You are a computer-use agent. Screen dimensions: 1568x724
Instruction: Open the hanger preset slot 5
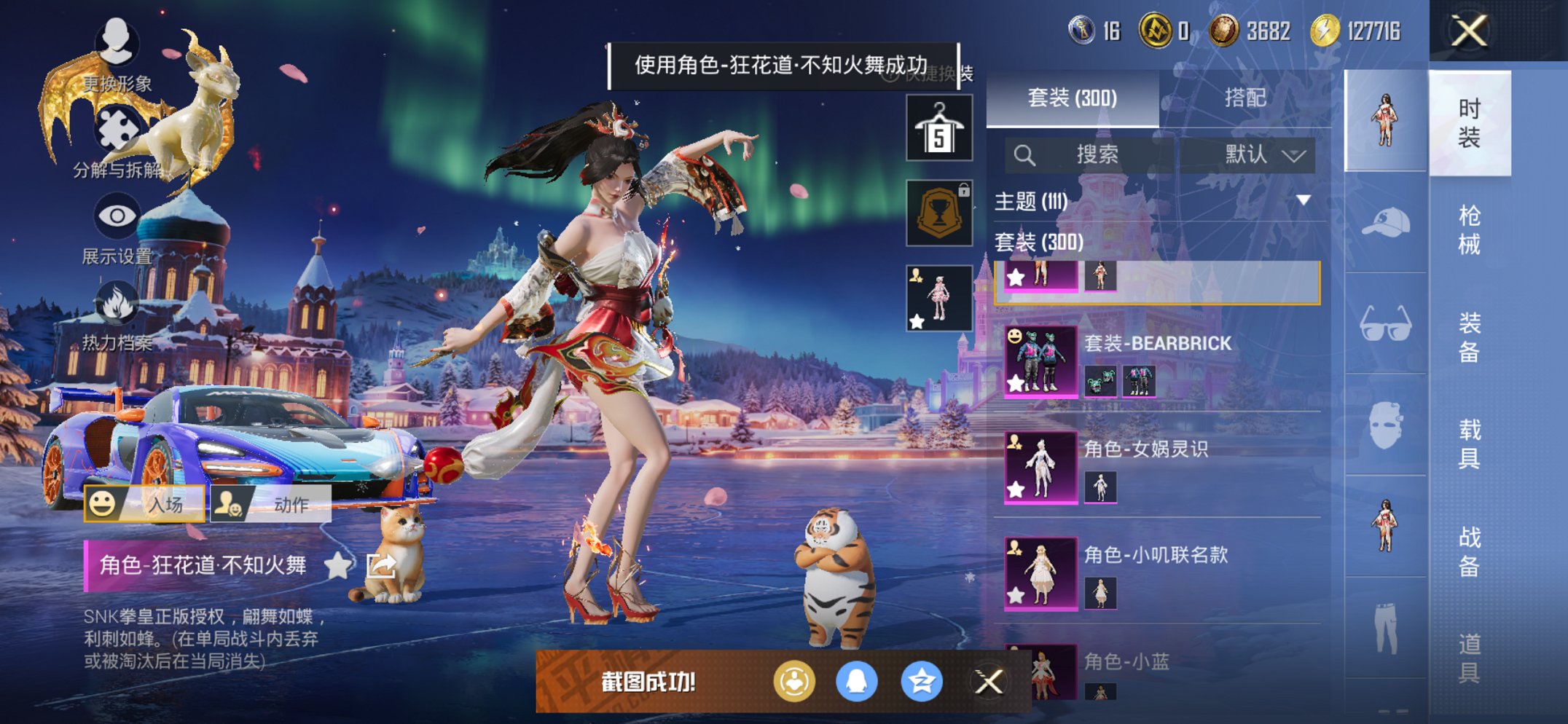[x=938, y=128]
